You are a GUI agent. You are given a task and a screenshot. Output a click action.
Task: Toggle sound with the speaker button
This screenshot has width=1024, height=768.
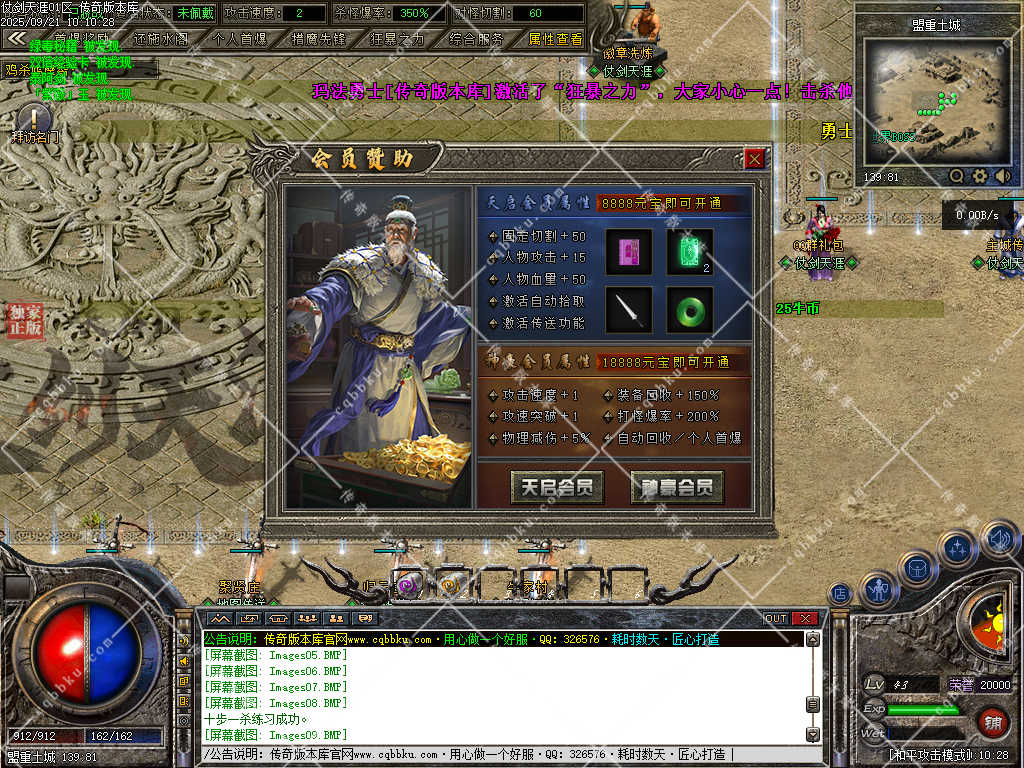1000,541
